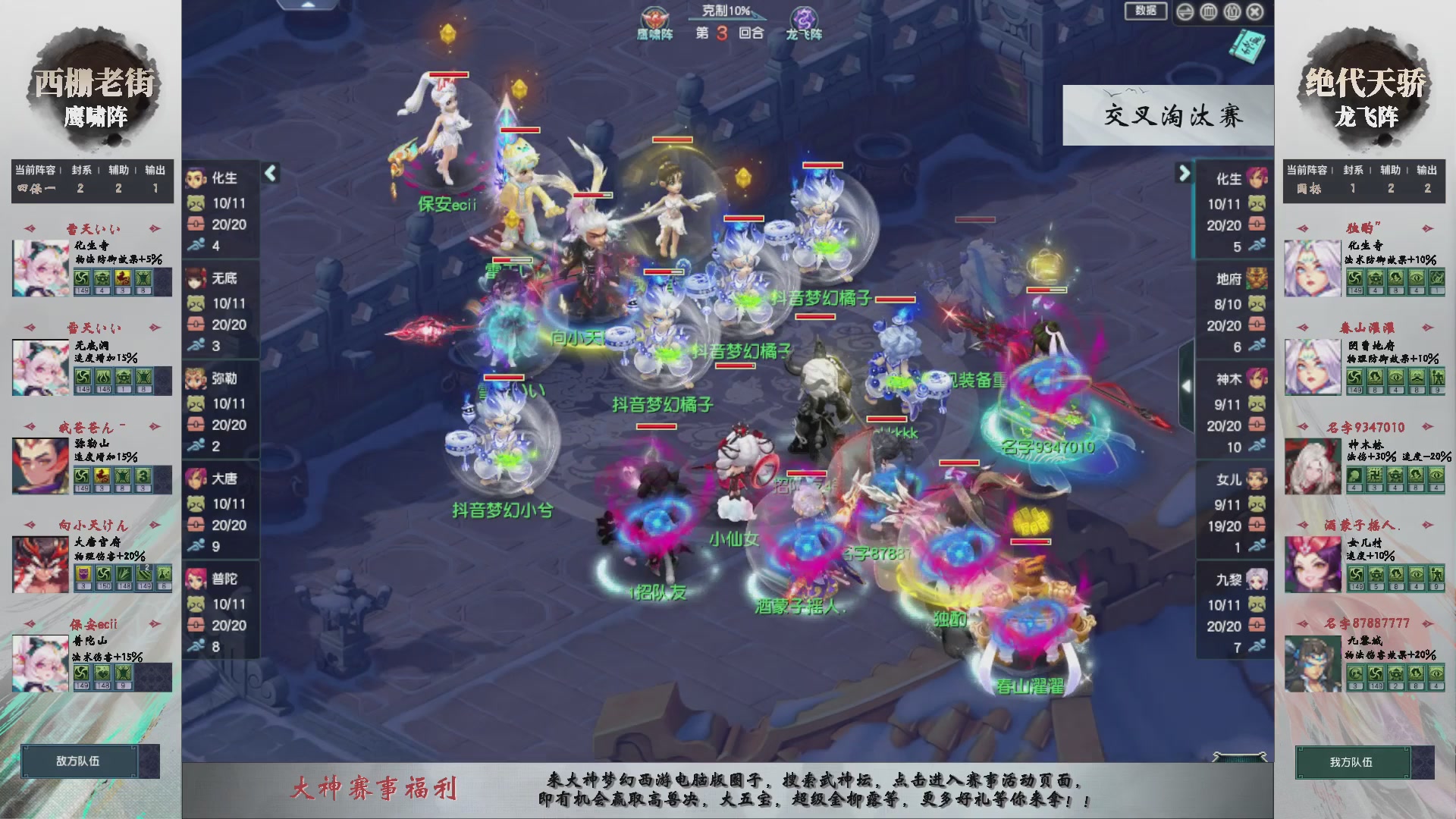The width and height of the screenshot is (1456, 819).
Task: Click the spectator figure icon in top-right toolbar
Action: 1232,13
